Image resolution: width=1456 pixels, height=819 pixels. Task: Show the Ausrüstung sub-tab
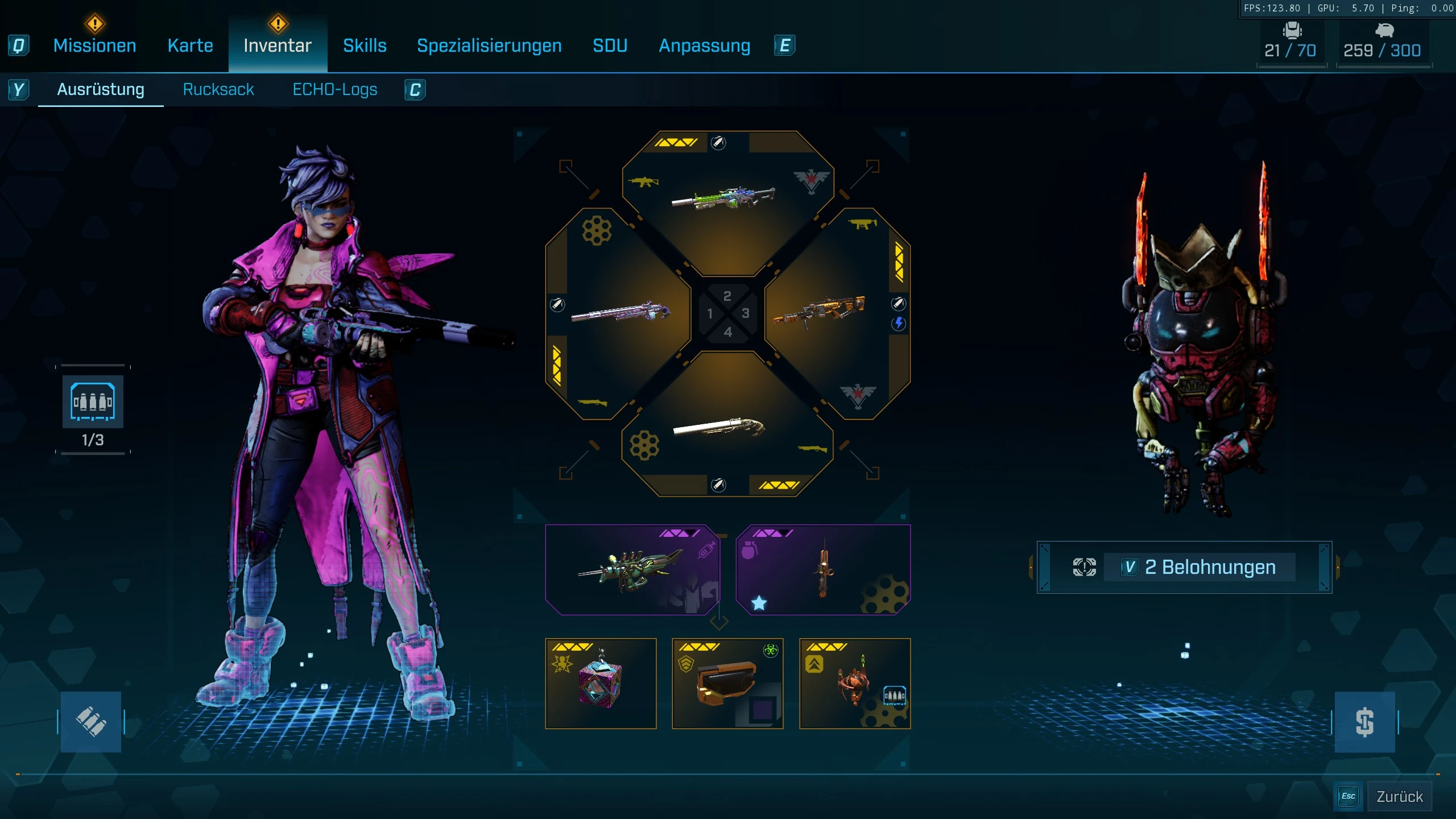(101, 89)
